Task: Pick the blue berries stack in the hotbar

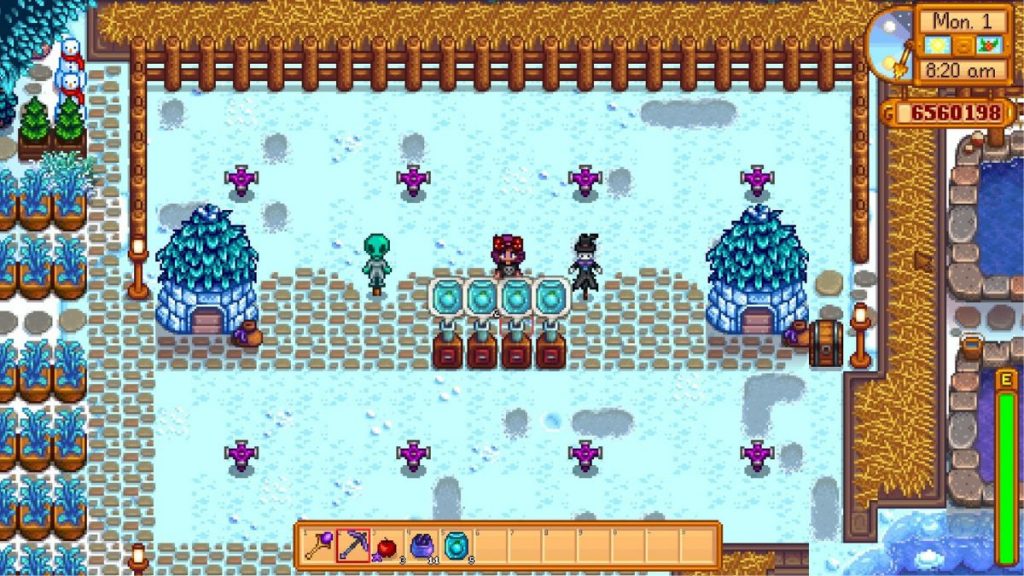Action: pyautogui.click(x=421, y=545)
